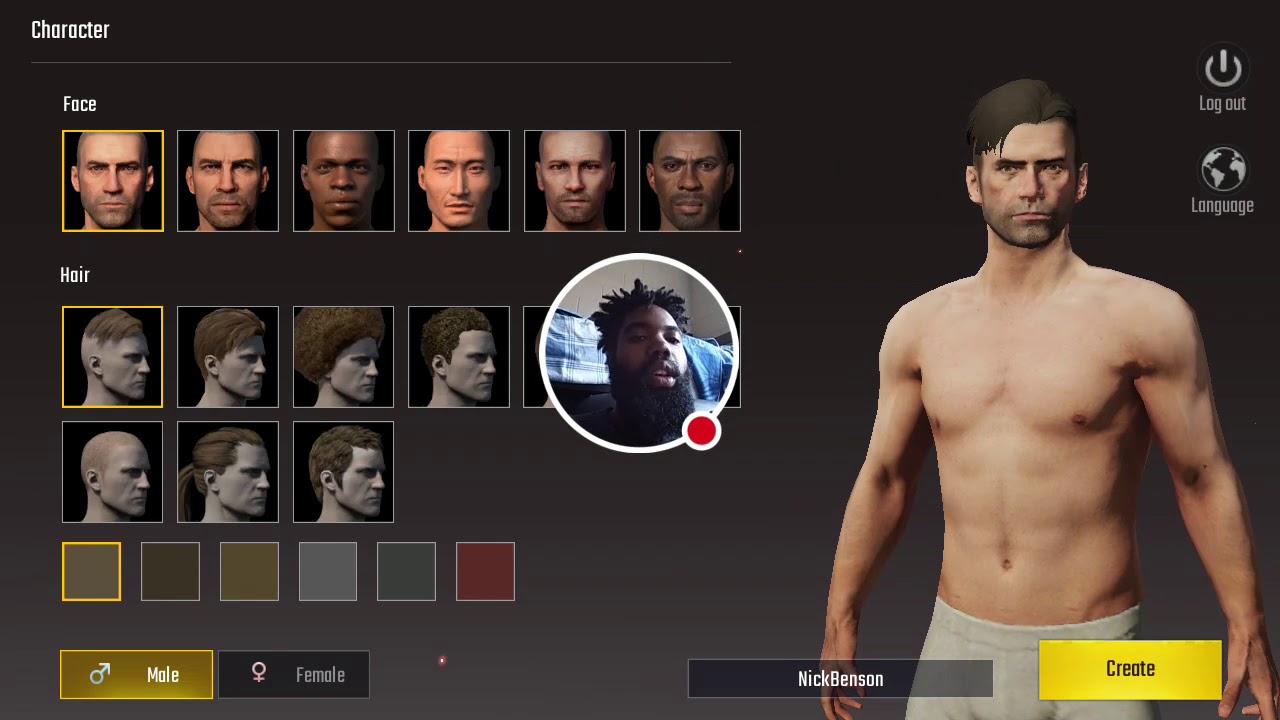The height and width of the screenshot is (720, 1280).
Task: Select the third face, dark-skinned bald man
Action: pos(344,181)
